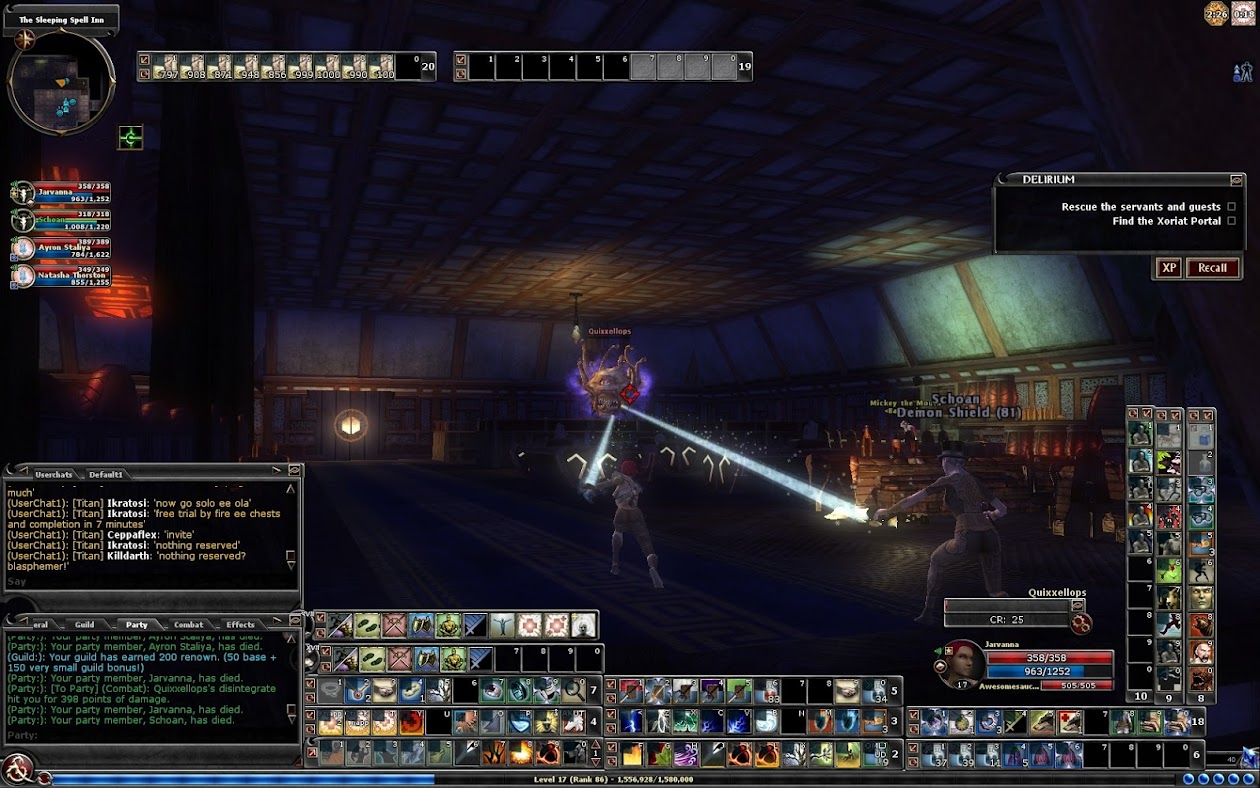Open the main menu swirl button
Screen dimensions: 1260x788
(17, 769)
